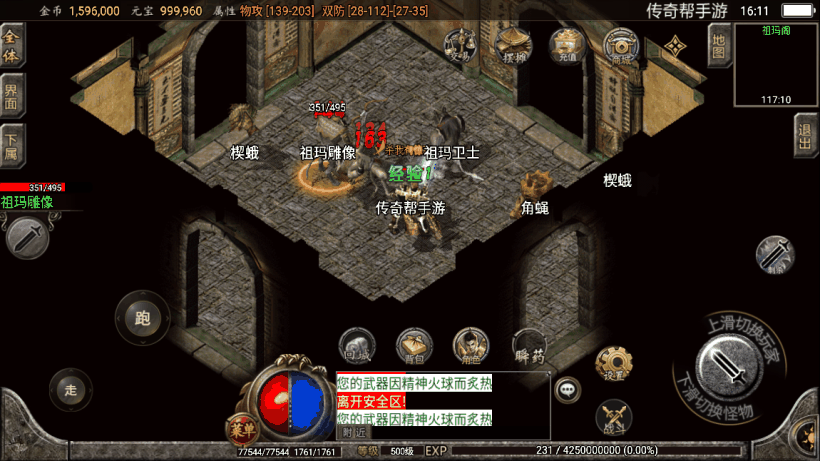Tap the 走 walk button
Screen dimensions: 820x461
click(70, 388)
